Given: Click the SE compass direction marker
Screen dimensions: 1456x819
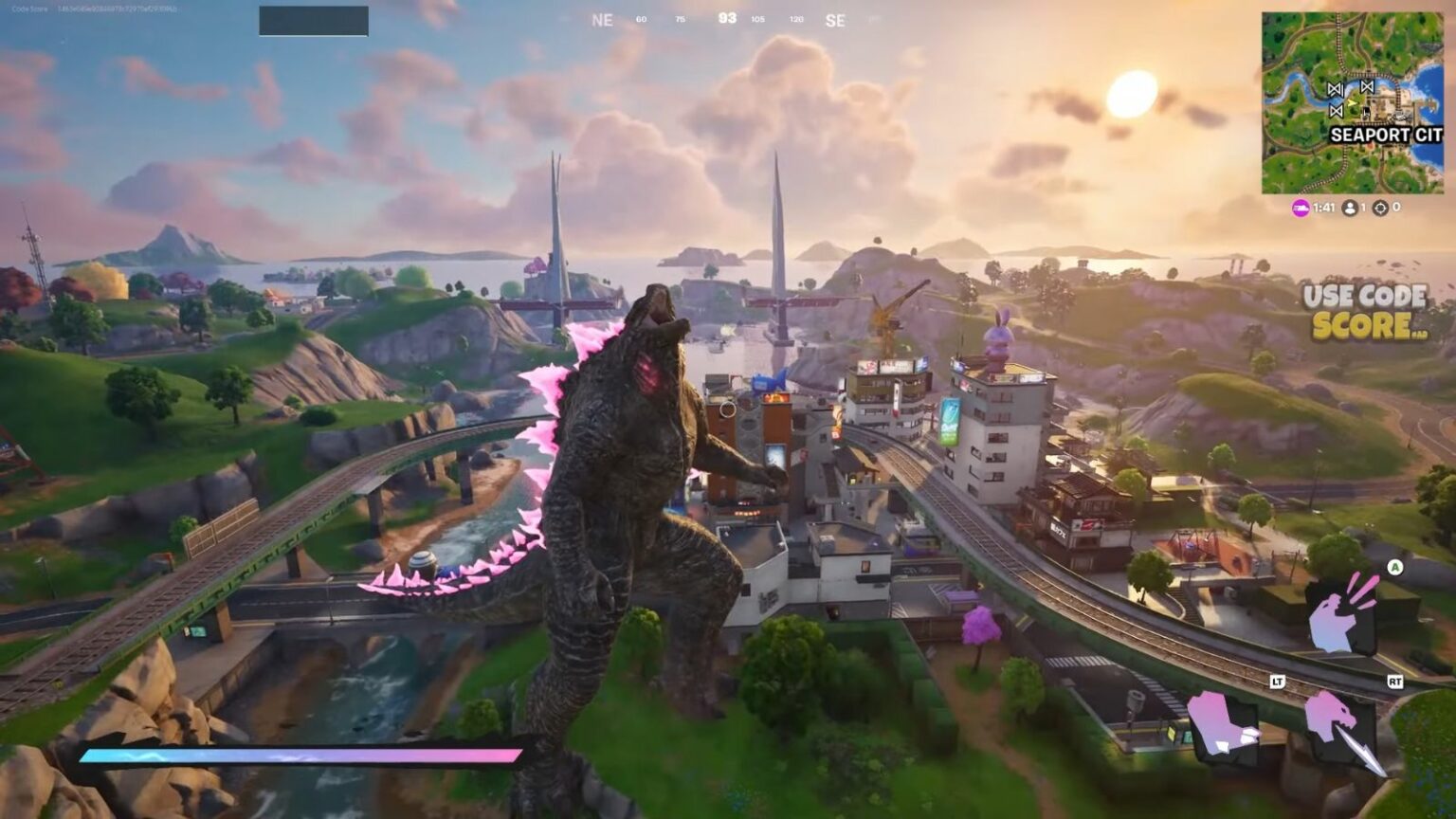Looking at the screenshot, I should click(x=835, y=20).
